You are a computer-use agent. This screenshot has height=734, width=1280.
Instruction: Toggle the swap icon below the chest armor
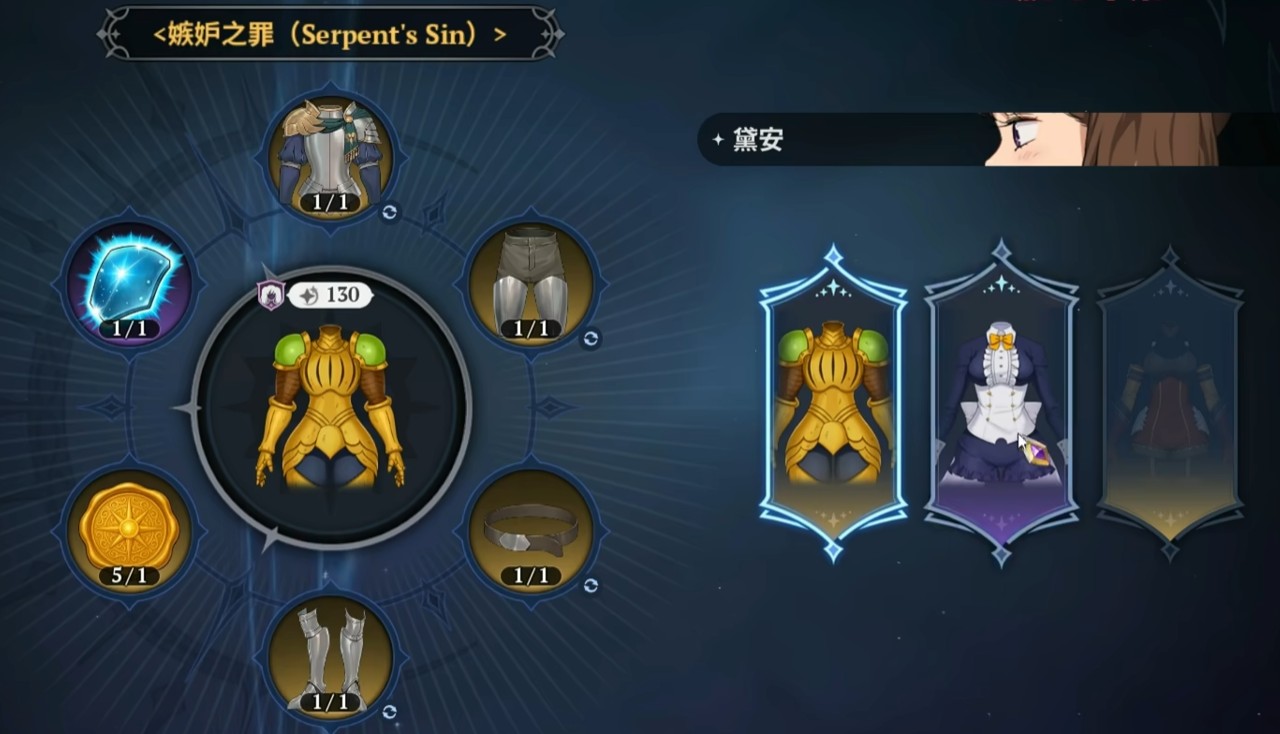tap(391, 210)
